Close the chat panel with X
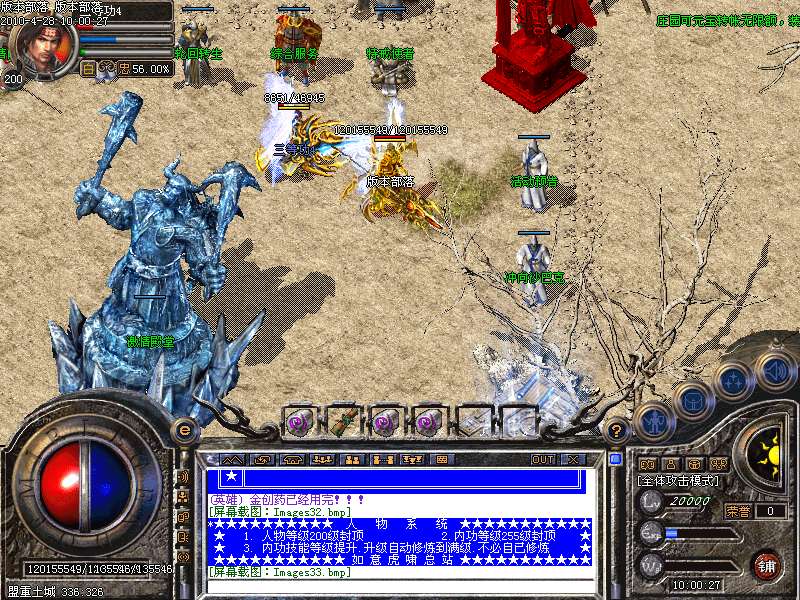 [573, 459]
